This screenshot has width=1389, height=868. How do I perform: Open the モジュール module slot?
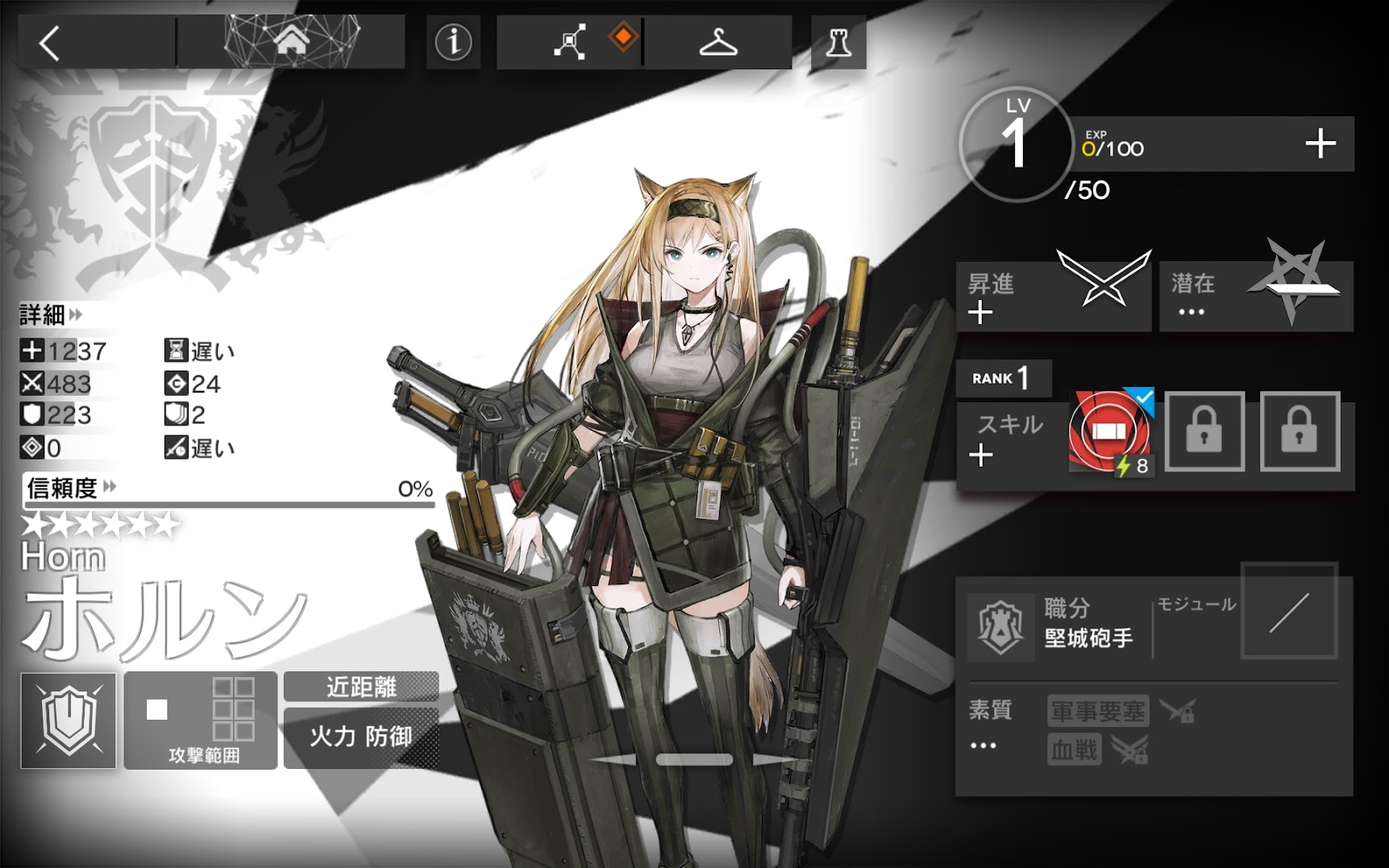(1288, 612)
